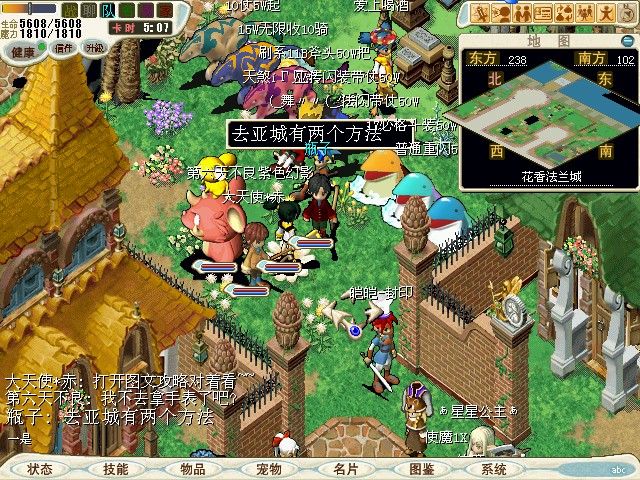Toggle the 聊 chat switch
The height and width of the screenshot is (480, 640).
tap(87, 10)
